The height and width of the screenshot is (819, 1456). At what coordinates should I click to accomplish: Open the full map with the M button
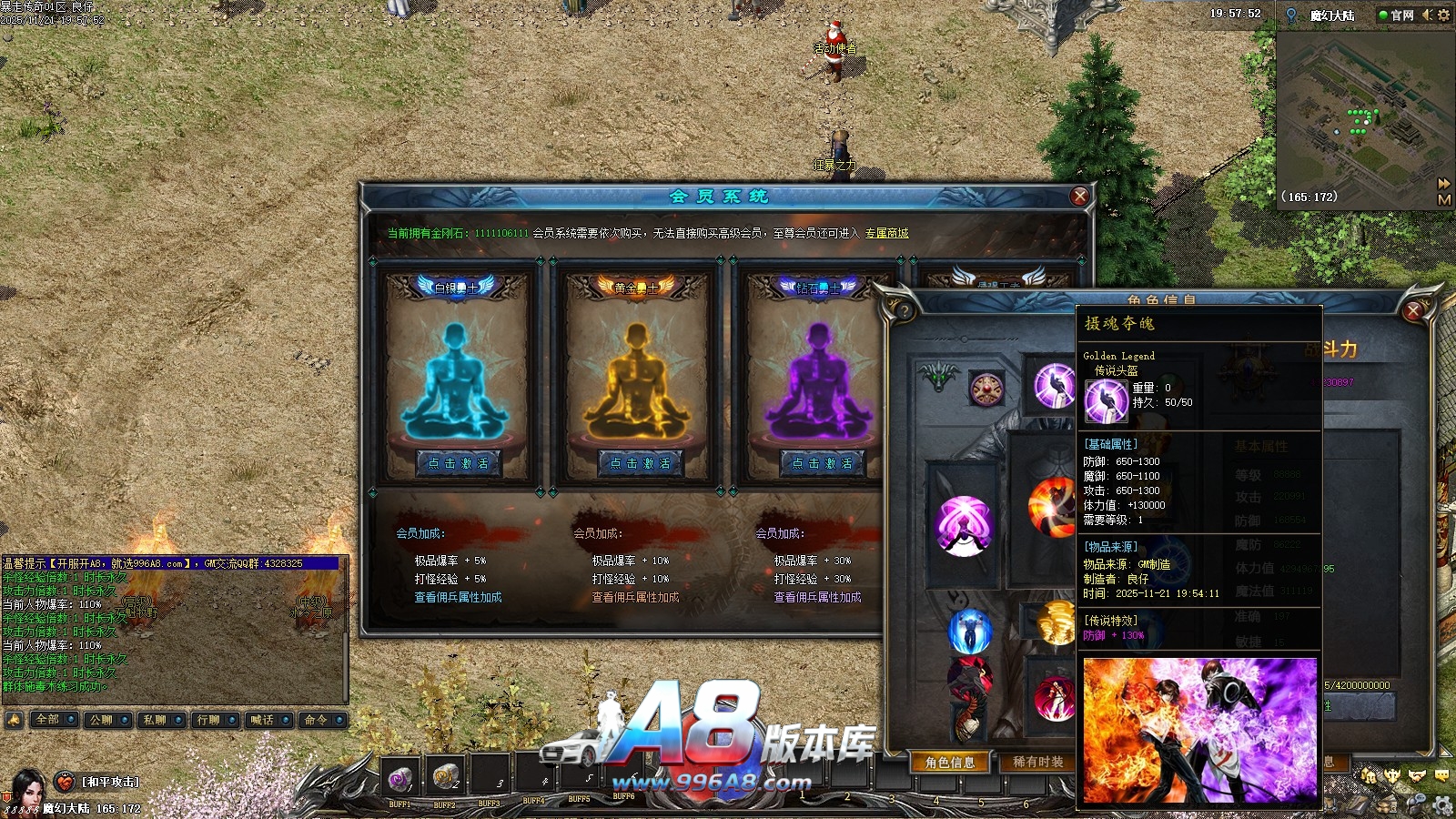(1443, 199)
